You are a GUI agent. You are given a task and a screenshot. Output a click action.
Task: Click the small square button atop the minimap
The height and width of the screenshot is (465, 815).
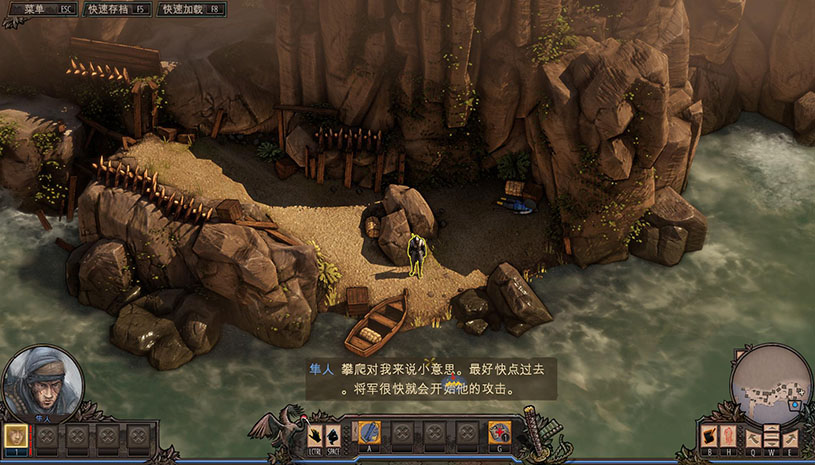[741, 355]
